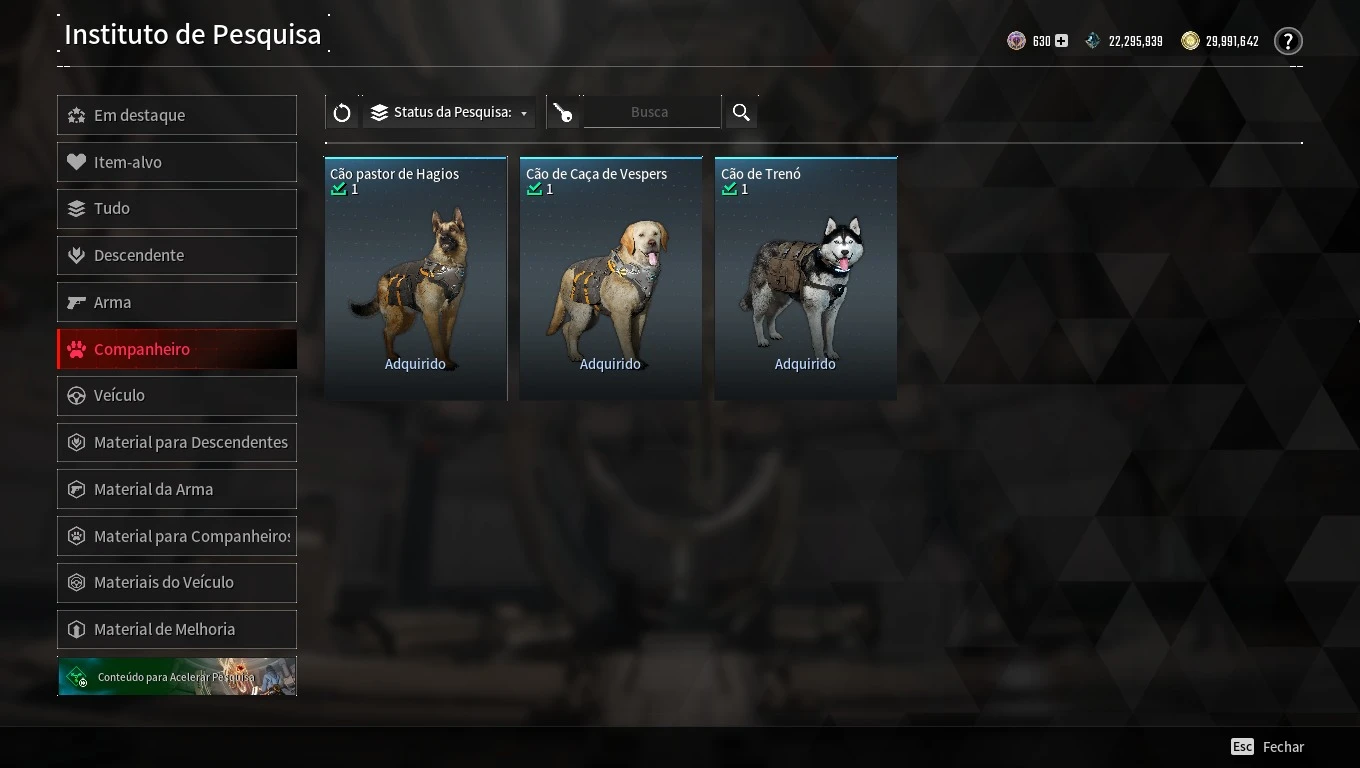This screenshot has width=1360, height=768.
Task: Select the Material de Melhoria tab
Action: (177, 629)
